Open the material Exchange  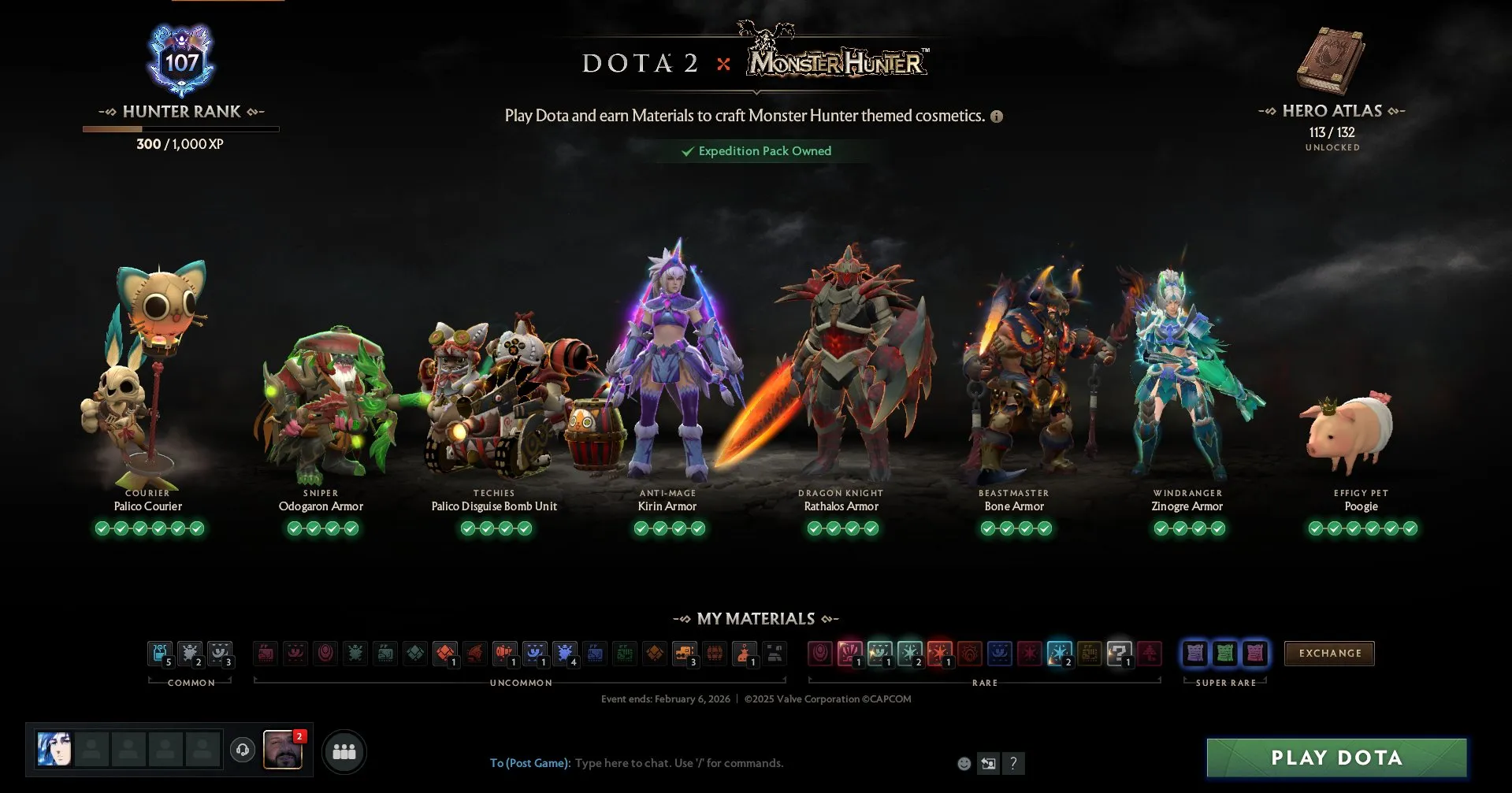[x=1329, y=653]
